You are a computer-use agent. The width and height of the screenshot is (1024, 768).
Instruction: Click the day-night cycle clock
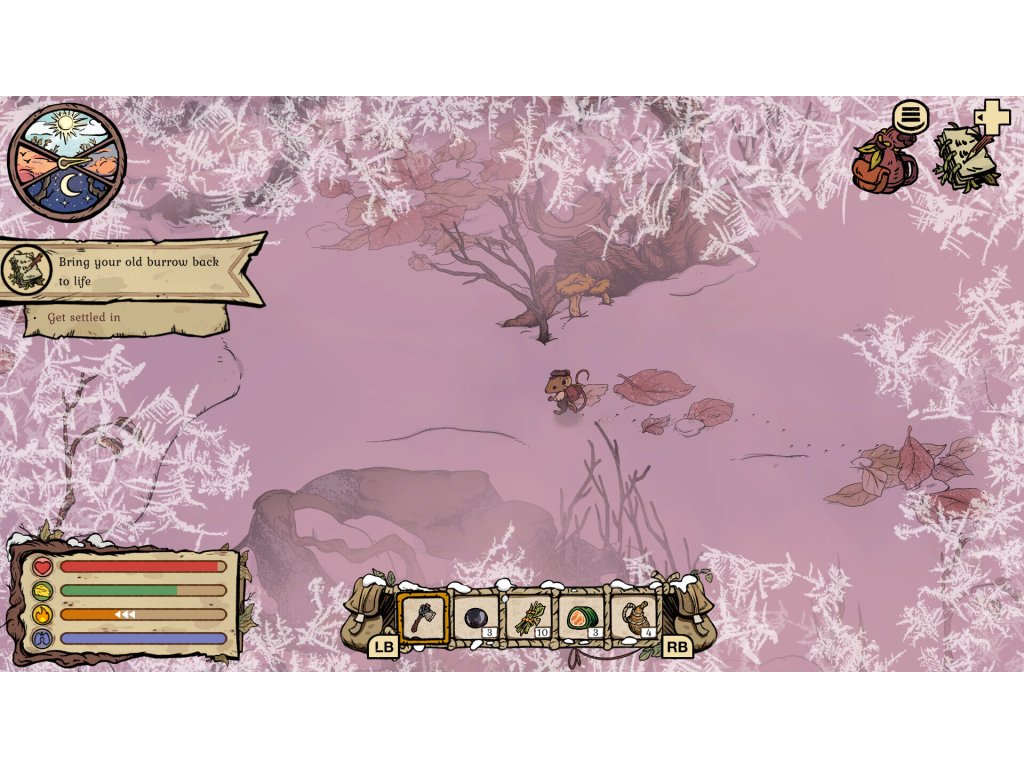[x=67, y=163]
